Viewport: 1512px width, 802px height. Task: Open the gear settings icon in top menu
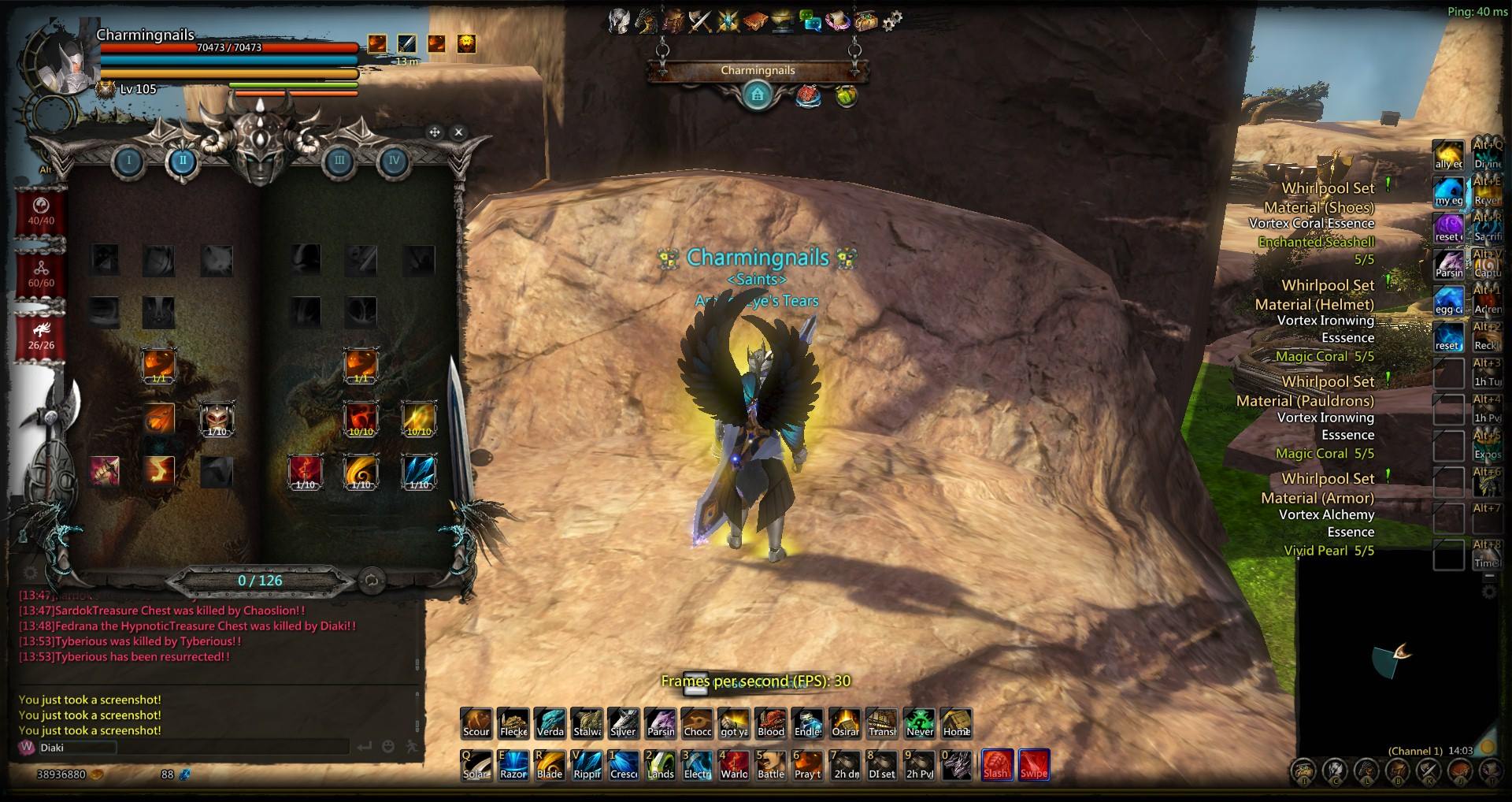[892, 21]
